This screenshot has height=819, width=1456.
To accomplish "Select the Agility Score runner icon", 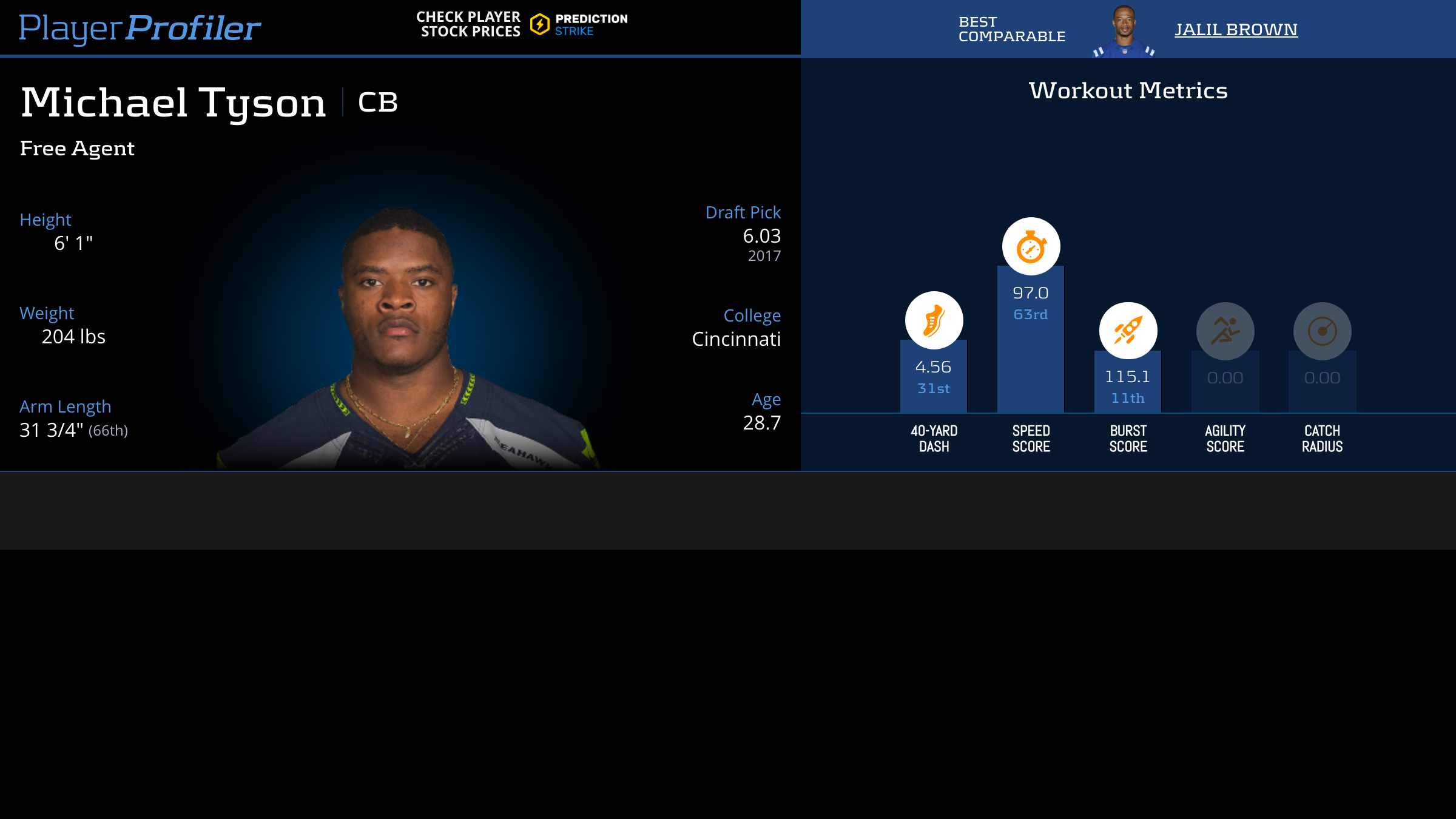I will click(x=1225, y=331).
